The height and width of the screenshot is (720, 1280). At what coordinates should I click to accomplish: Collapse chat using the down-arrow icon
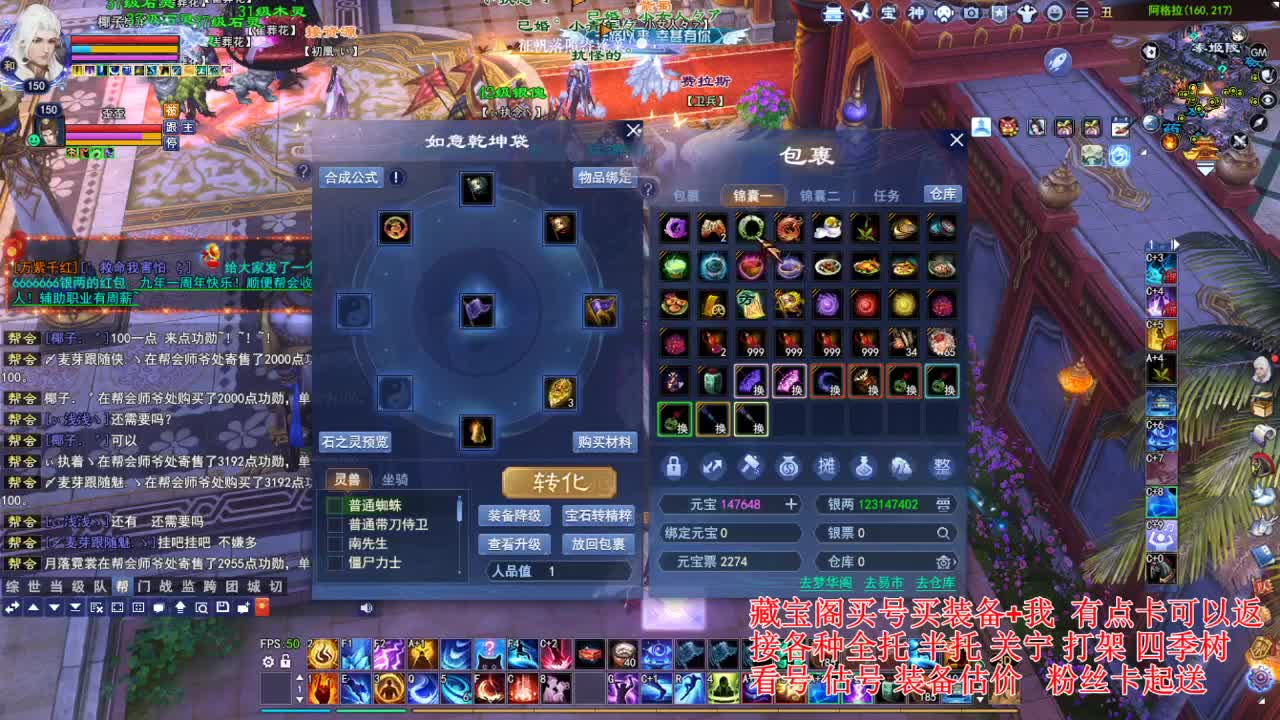[54, 607]
